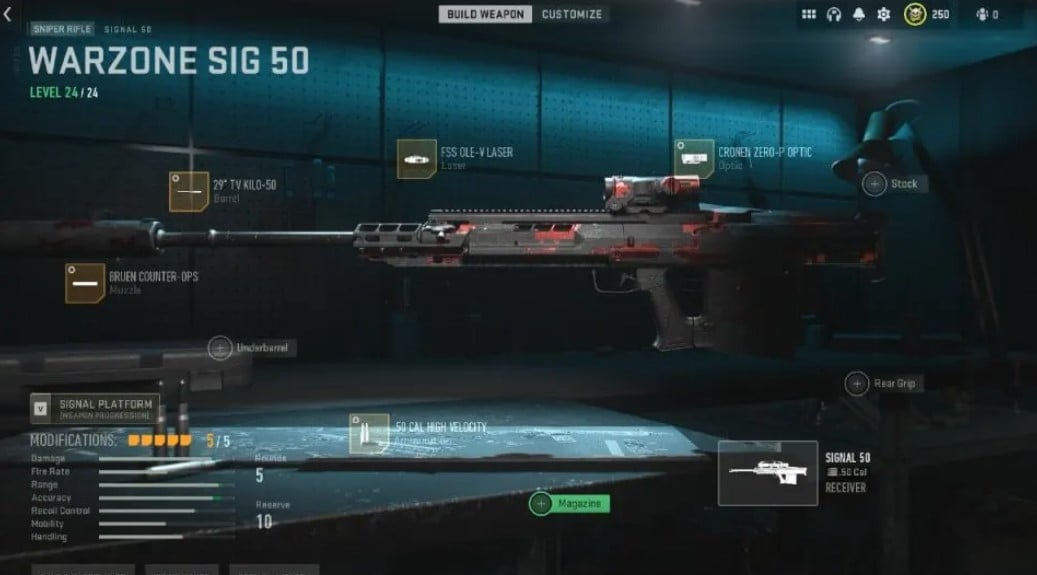Viewport: 1037px width, 575px height.
Task: Open the headset voice chat icon
Action: coord(834,15)
